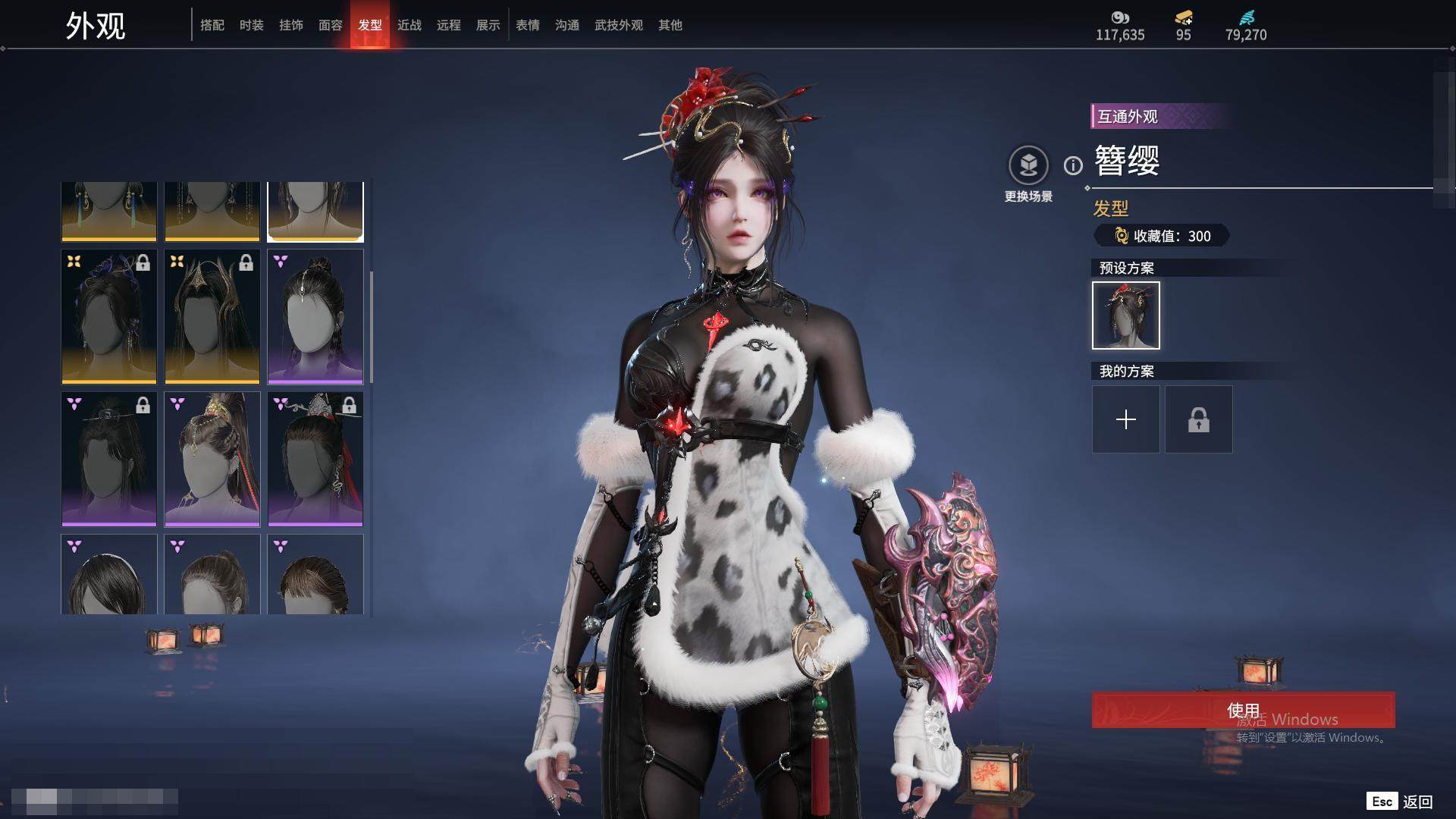This screenshot has height=819, width=1456.
Task: Select the 武技外观 tab
Action: click(x=619, y=25)
